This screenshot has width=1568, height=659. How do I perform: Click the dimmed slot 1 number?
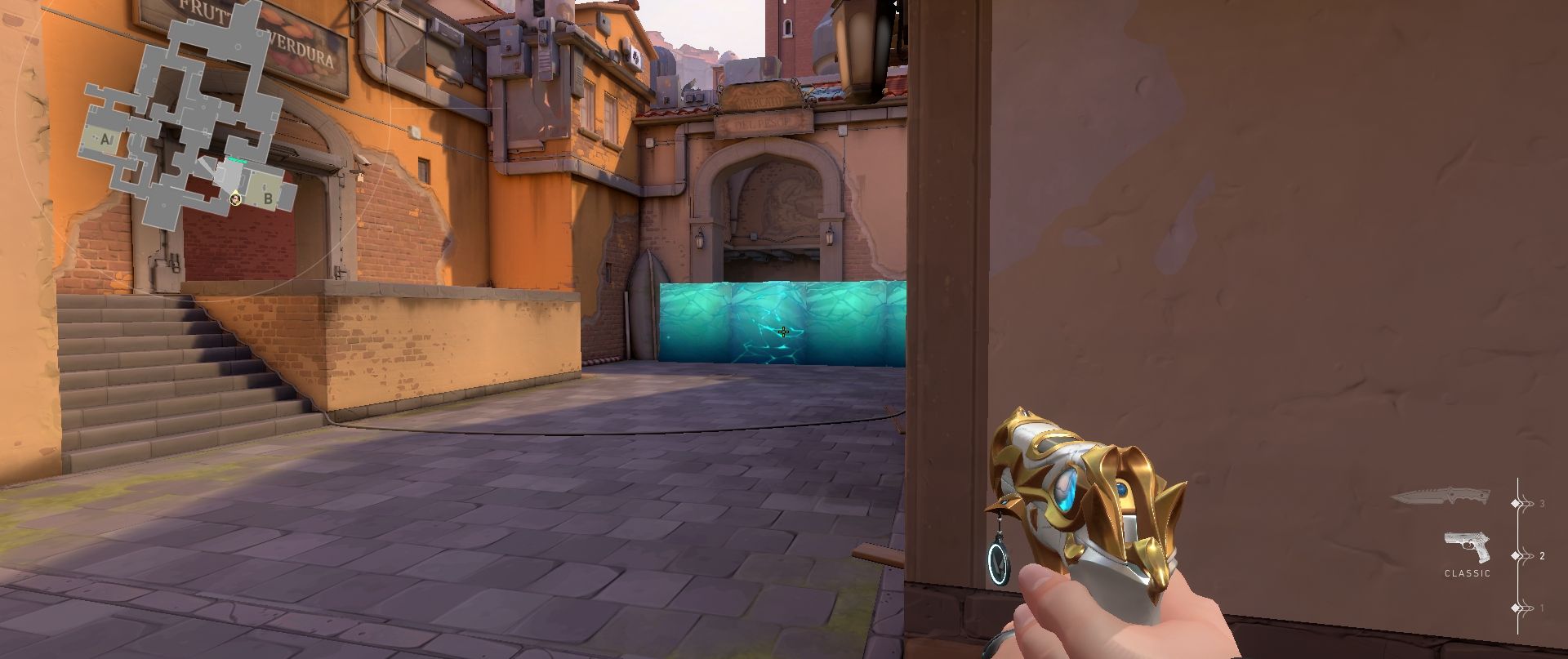(1543, 608)
